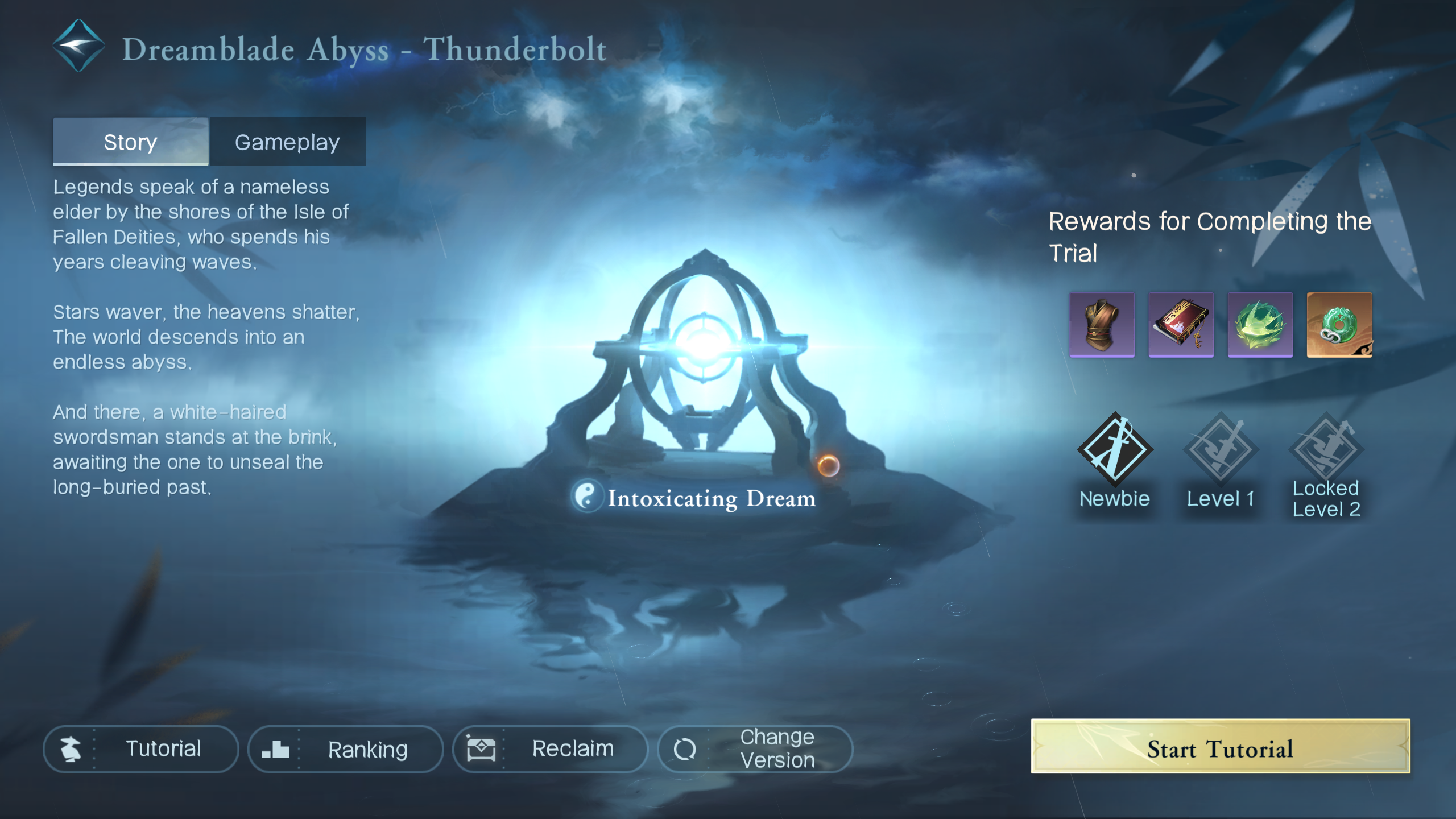1456x819 pixels.
Task: Switch to the Gameplay tab
Action: coord(288,142)
